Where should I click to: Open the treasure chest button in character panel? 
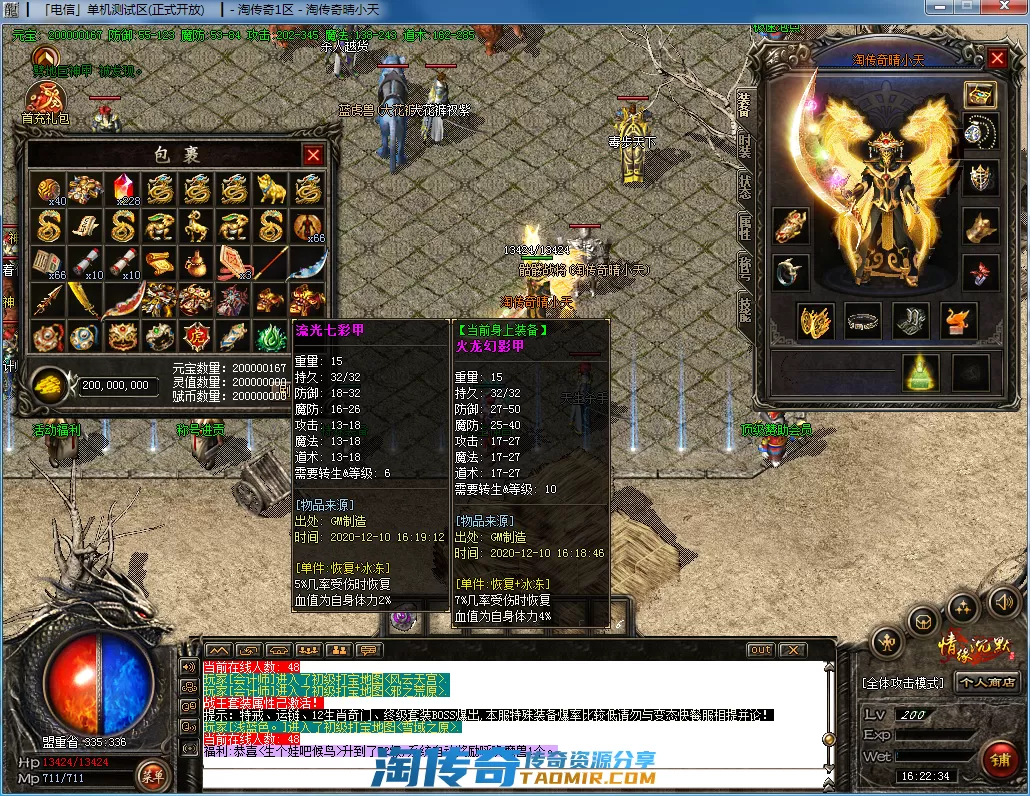(980, 94)
